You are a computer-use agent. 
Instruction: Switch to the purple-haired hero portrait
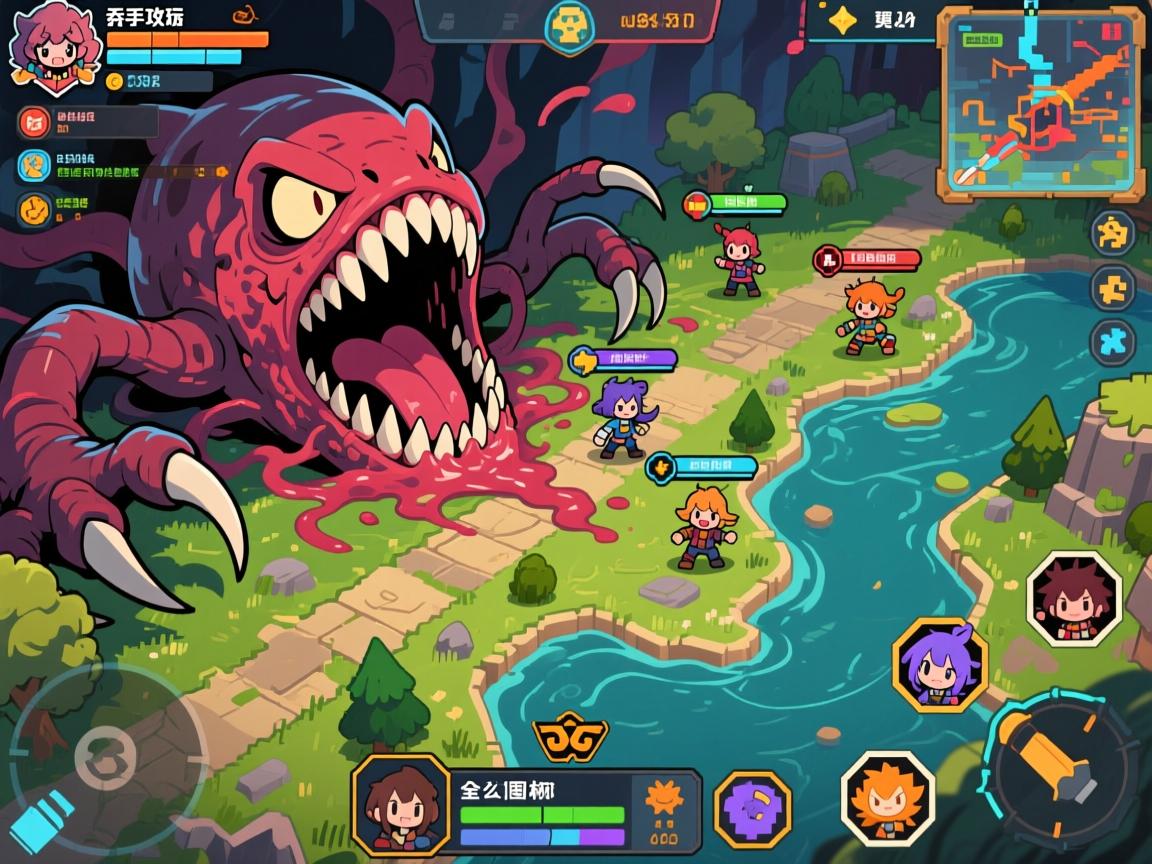point(939,665)
